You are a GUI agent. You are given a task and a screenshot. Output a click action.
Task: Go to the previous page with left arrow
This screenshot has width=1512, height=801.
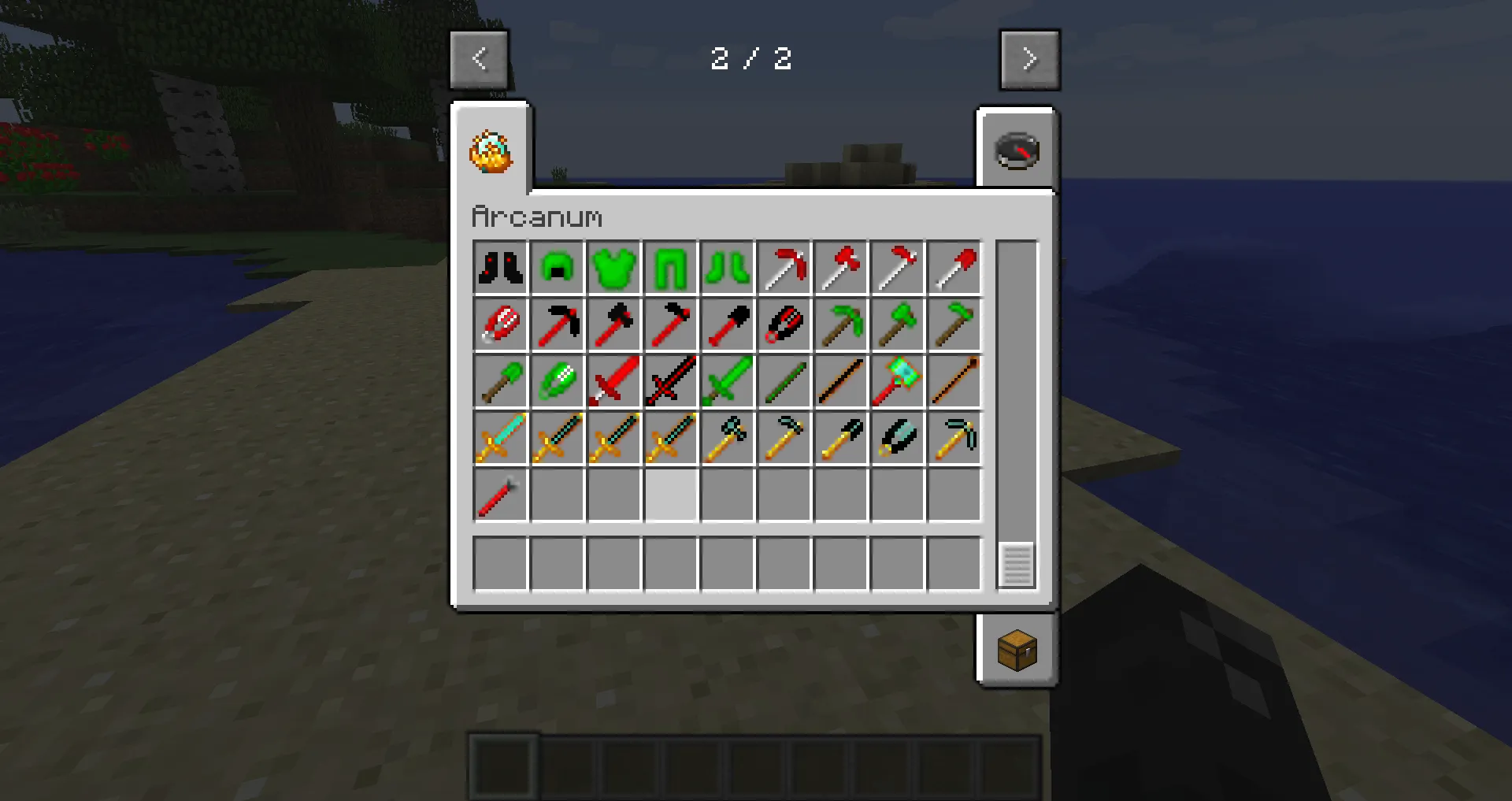pyautogui.click(x=479, y=59)
